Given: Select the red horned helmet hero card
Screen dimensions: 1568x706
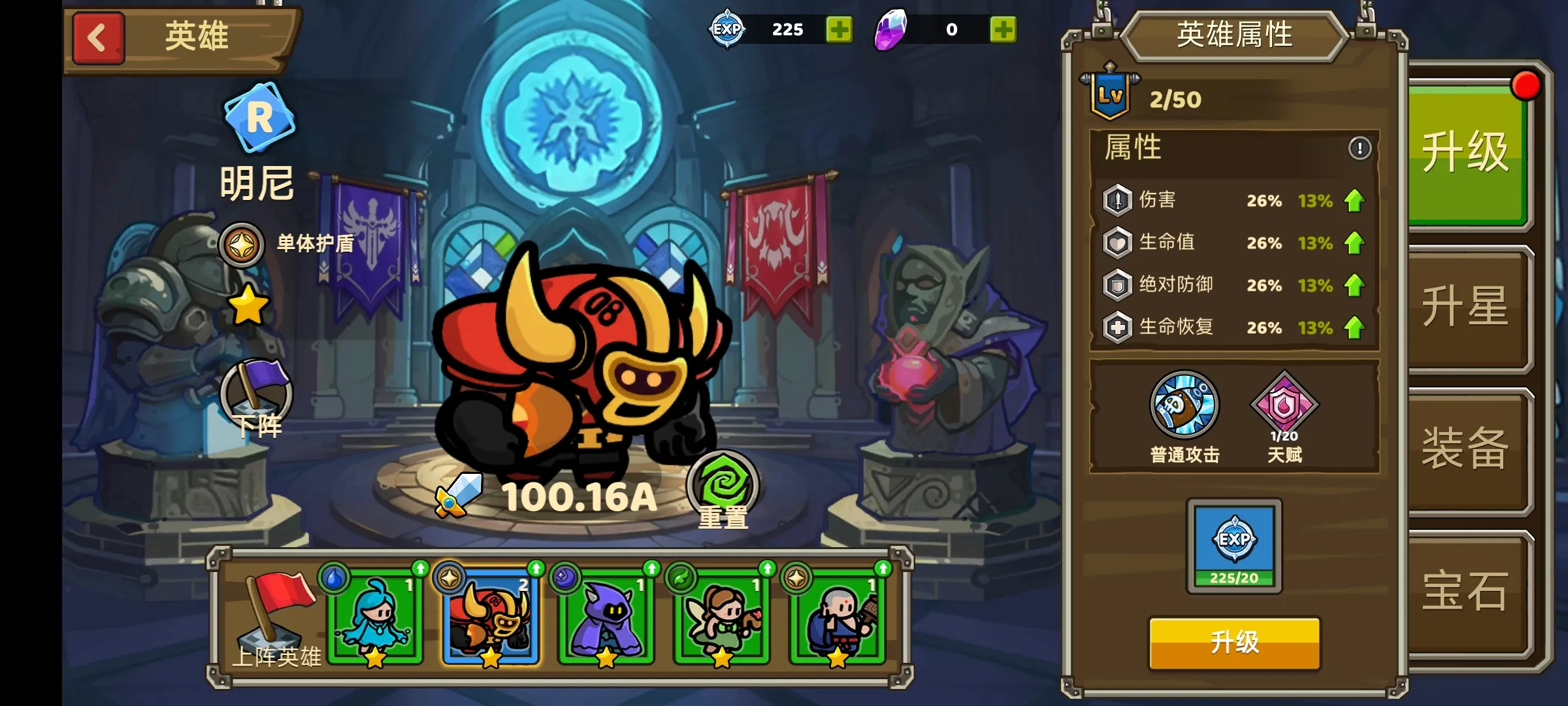Looking at the screenshot, I should pyautogui.click(x=491, y=618).
